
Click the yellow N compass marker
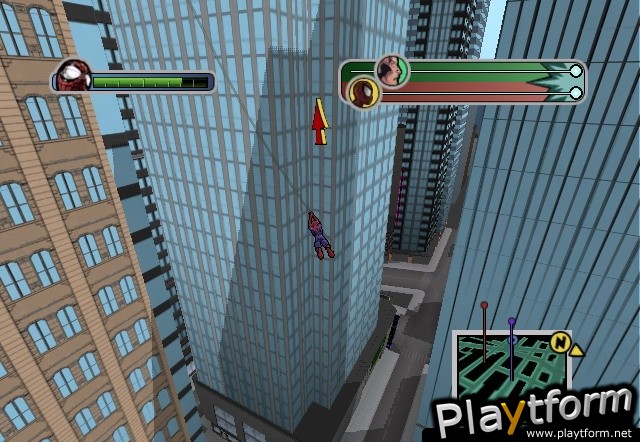pos(562,346)
